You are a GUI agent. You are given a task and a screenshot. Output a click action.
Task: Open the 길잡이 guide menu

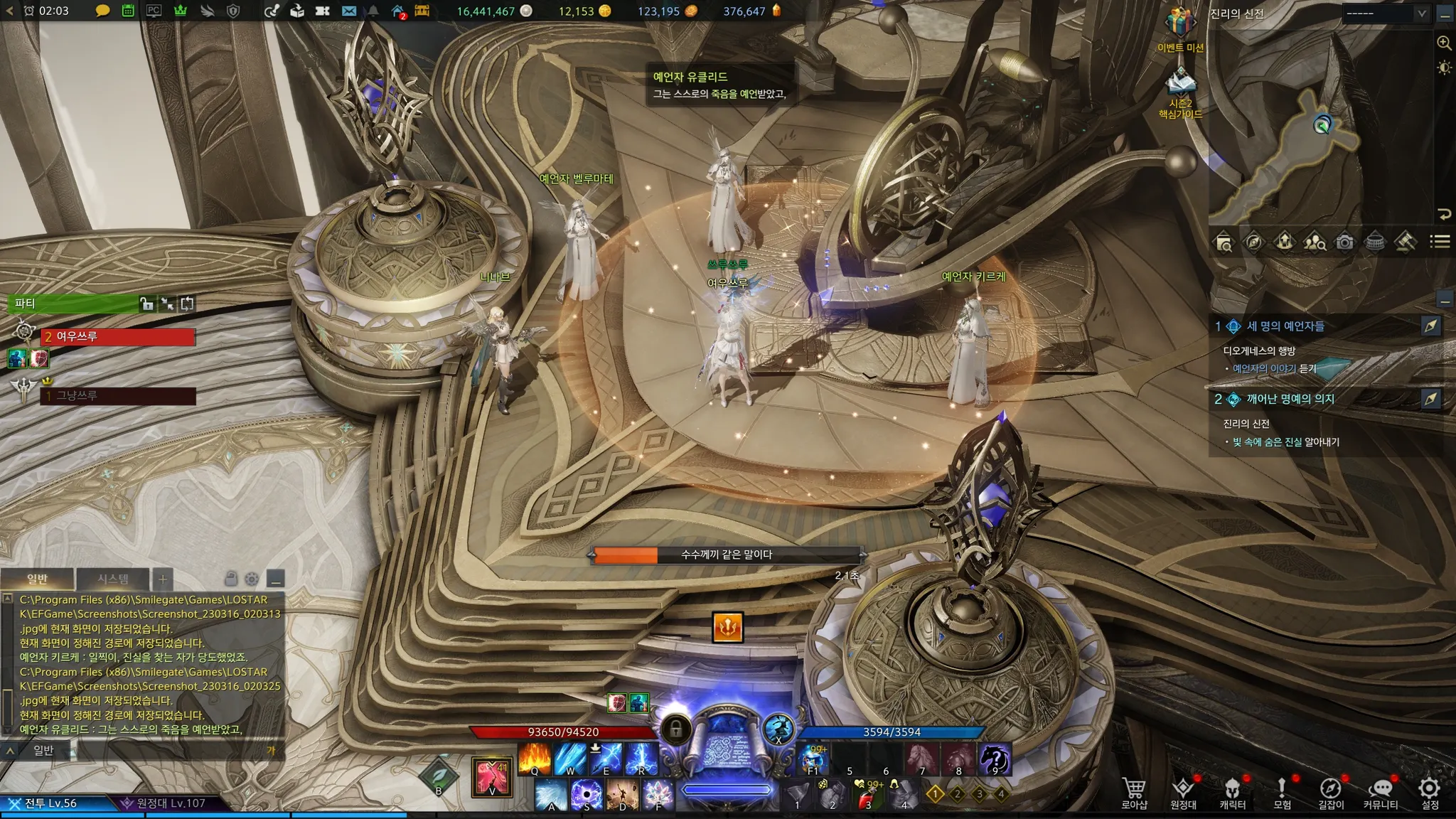click(1330, 791)
